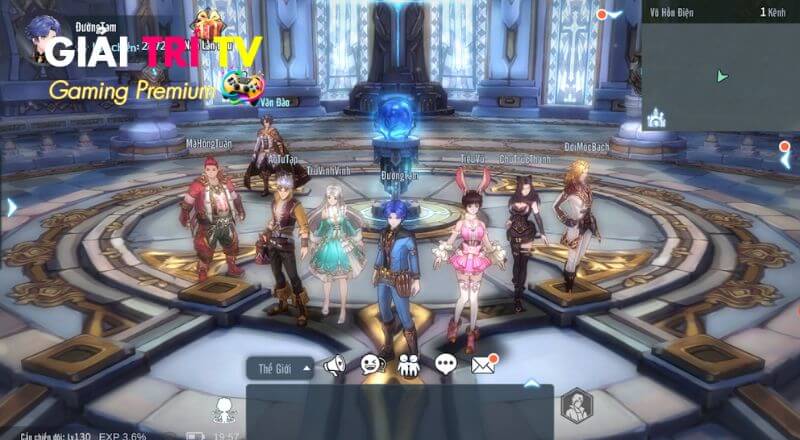800x440 pixels.
Task: Expand the left side panel arrow
Action: (11, 207)
